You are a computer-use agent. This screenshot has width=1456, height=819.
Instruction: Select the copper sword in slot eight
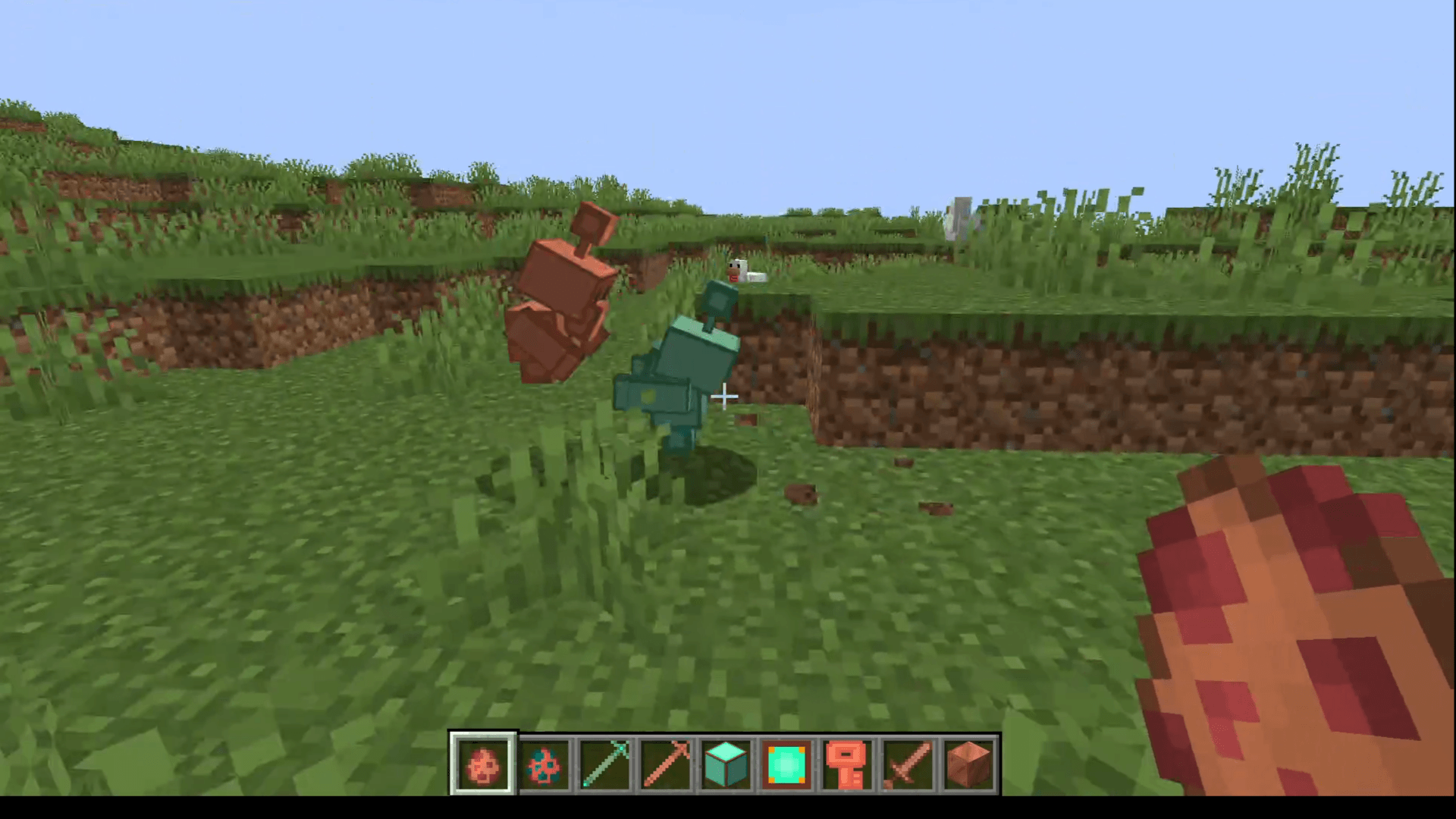pyautogui.click(x=908, y=764)
